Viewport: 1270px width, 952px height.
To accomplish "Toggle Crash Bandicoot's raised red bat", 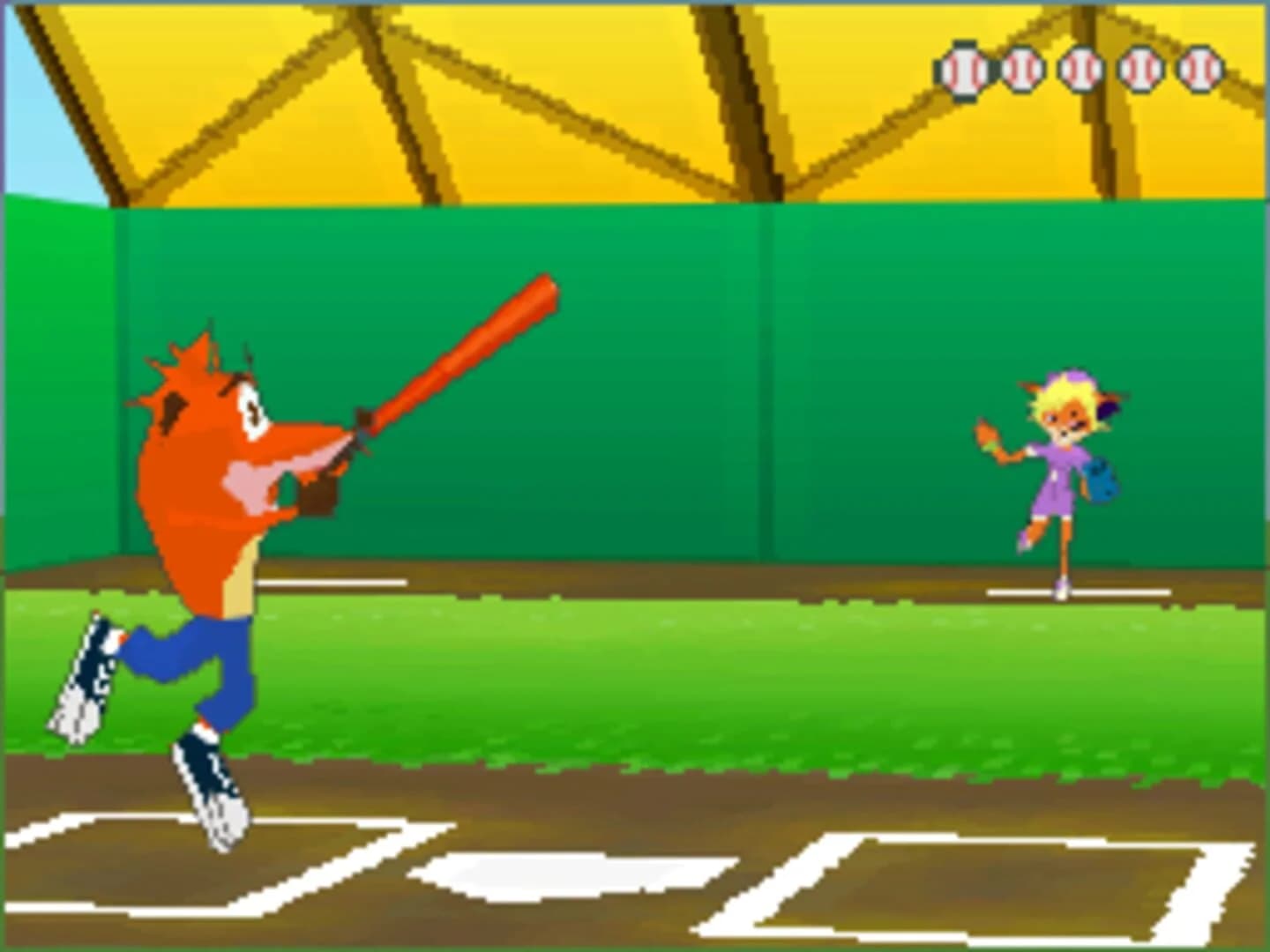I will (x=459, y=353).
